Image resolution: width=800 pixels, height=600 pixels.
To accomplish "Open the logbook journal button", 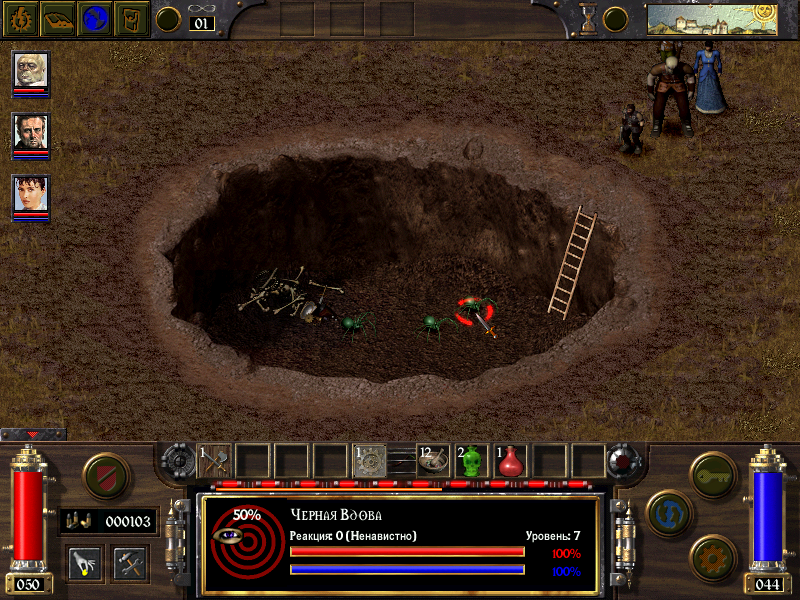I will [59, 18].
